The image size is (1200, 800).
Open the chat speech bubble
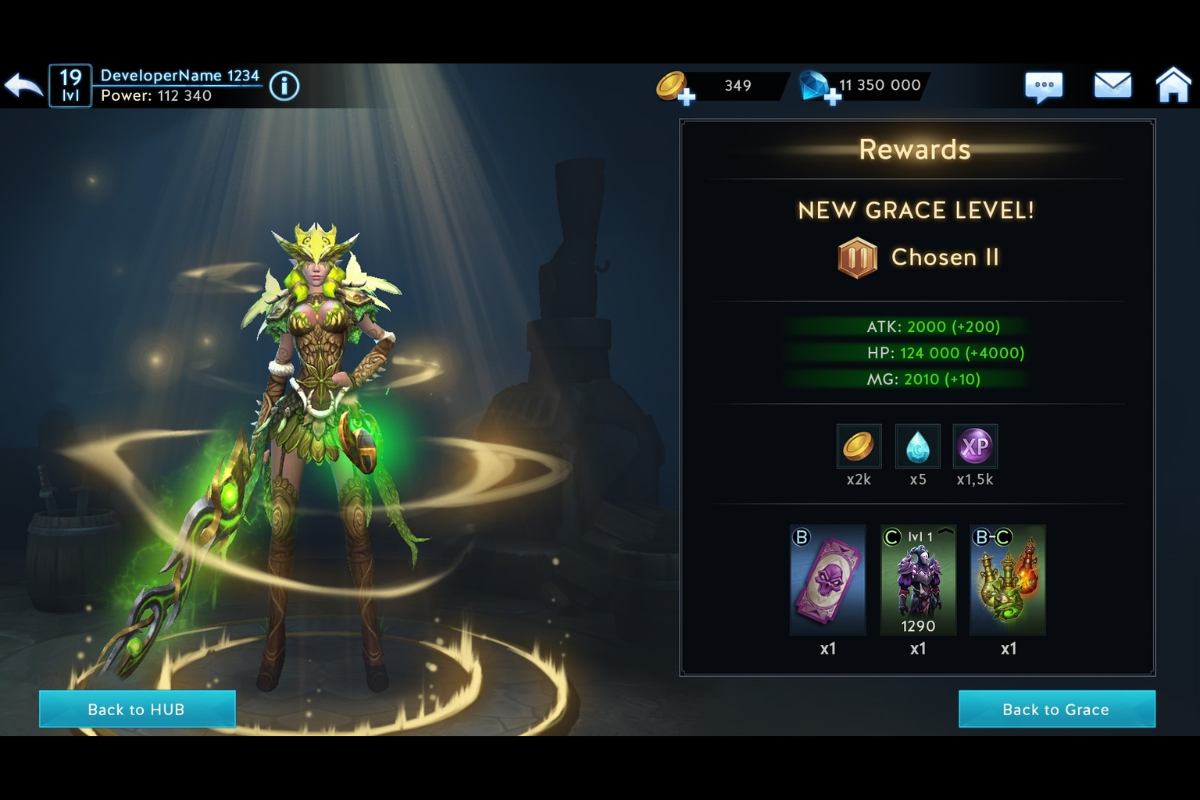point(1044,86)
